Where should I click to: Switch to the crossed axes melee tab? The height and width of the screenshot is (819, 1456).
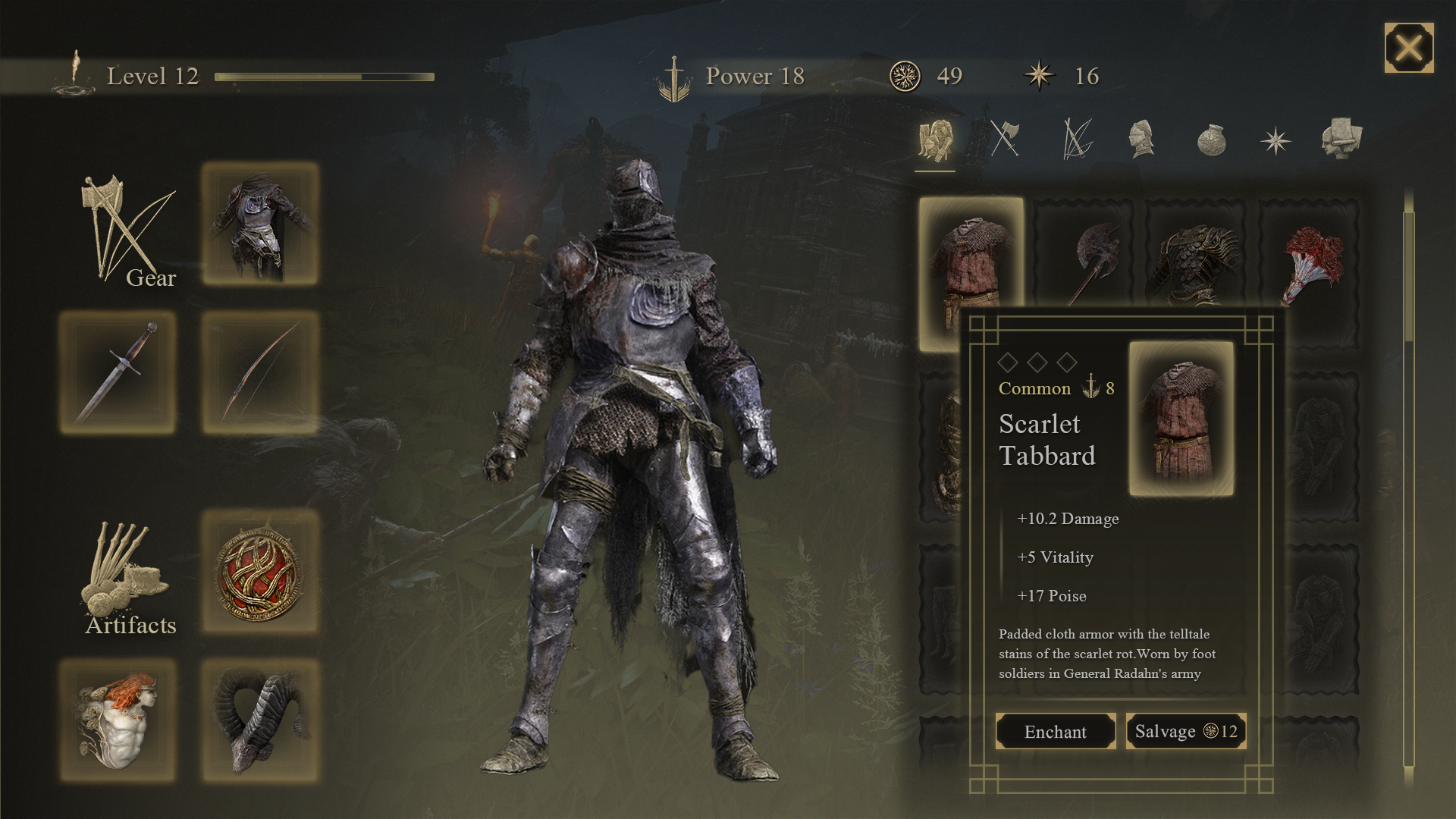click(x=1005, y=140)
